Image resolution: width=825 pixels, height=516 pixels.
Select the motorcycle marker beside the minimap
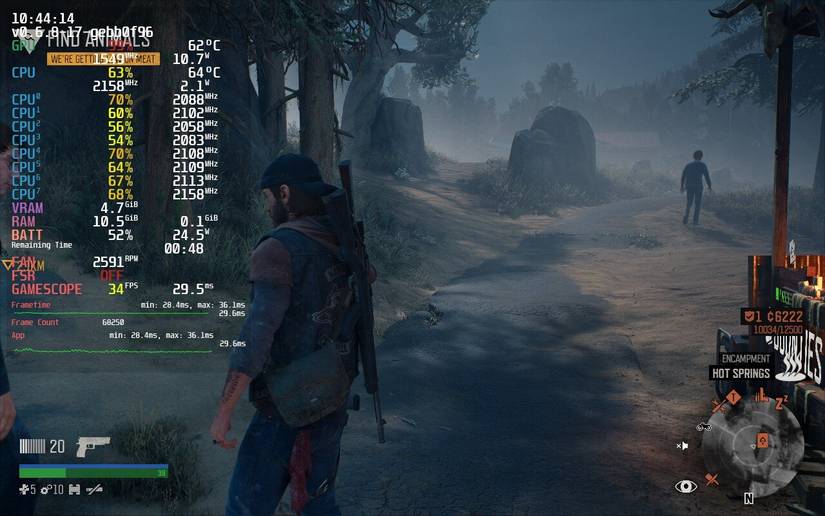(x=703, y=427)
